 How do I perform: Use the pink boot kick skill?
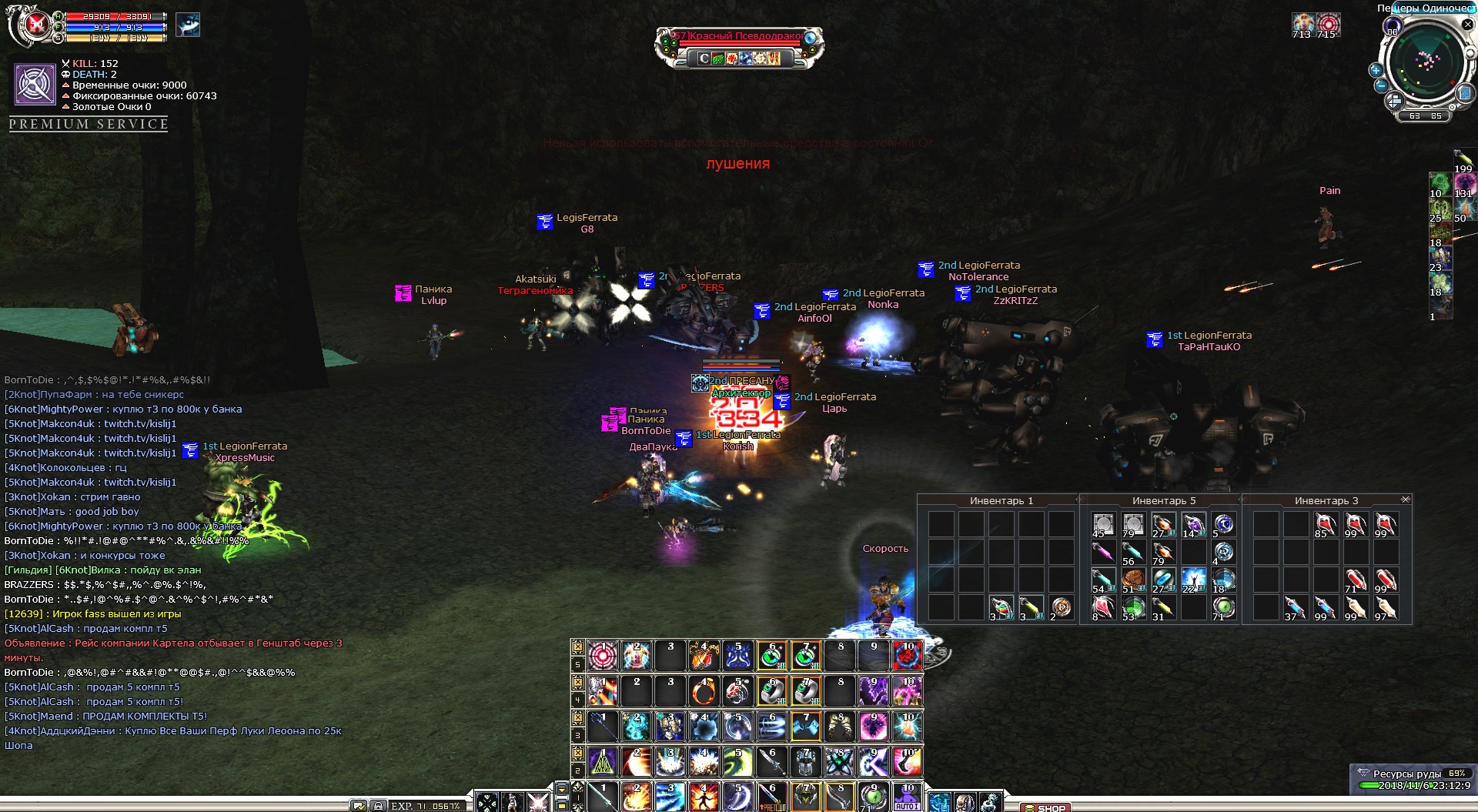[x=907, y=762]
